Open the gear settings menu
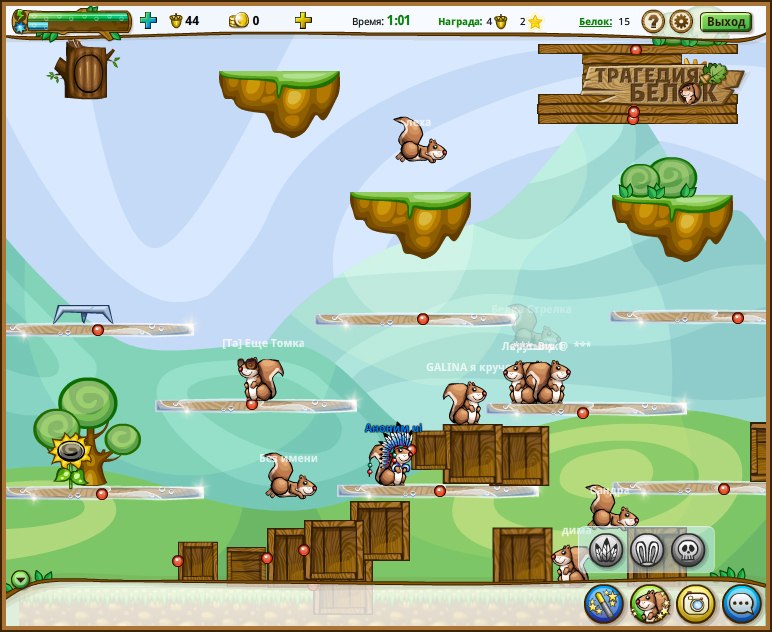Screen dimensions: 772x632 pyautogui.click(x=681, y=21)
